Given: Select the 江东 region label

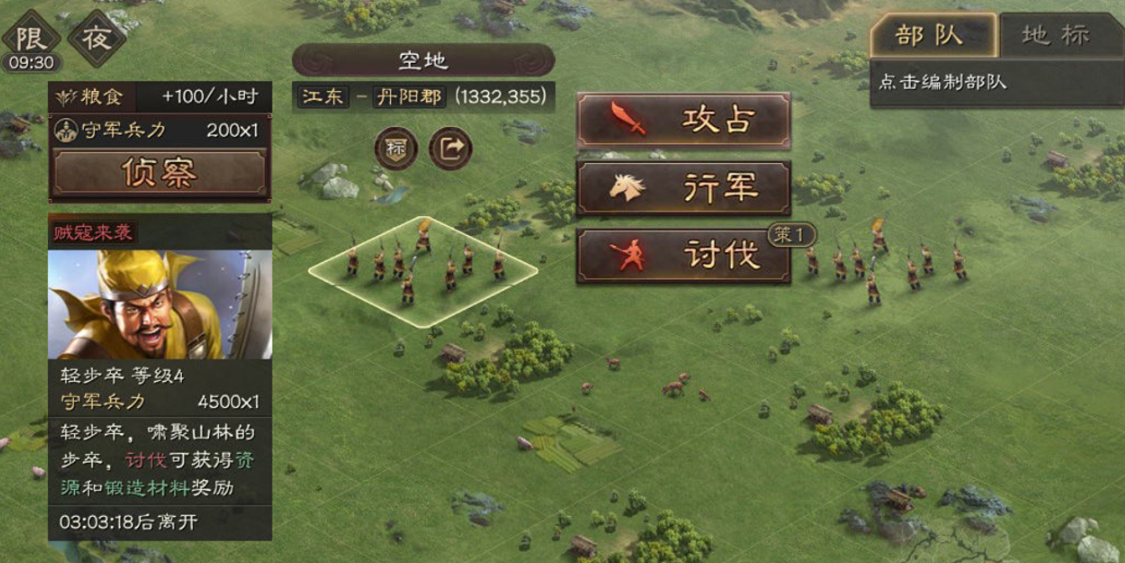Looking at the screenshot, I should (322, 96).
